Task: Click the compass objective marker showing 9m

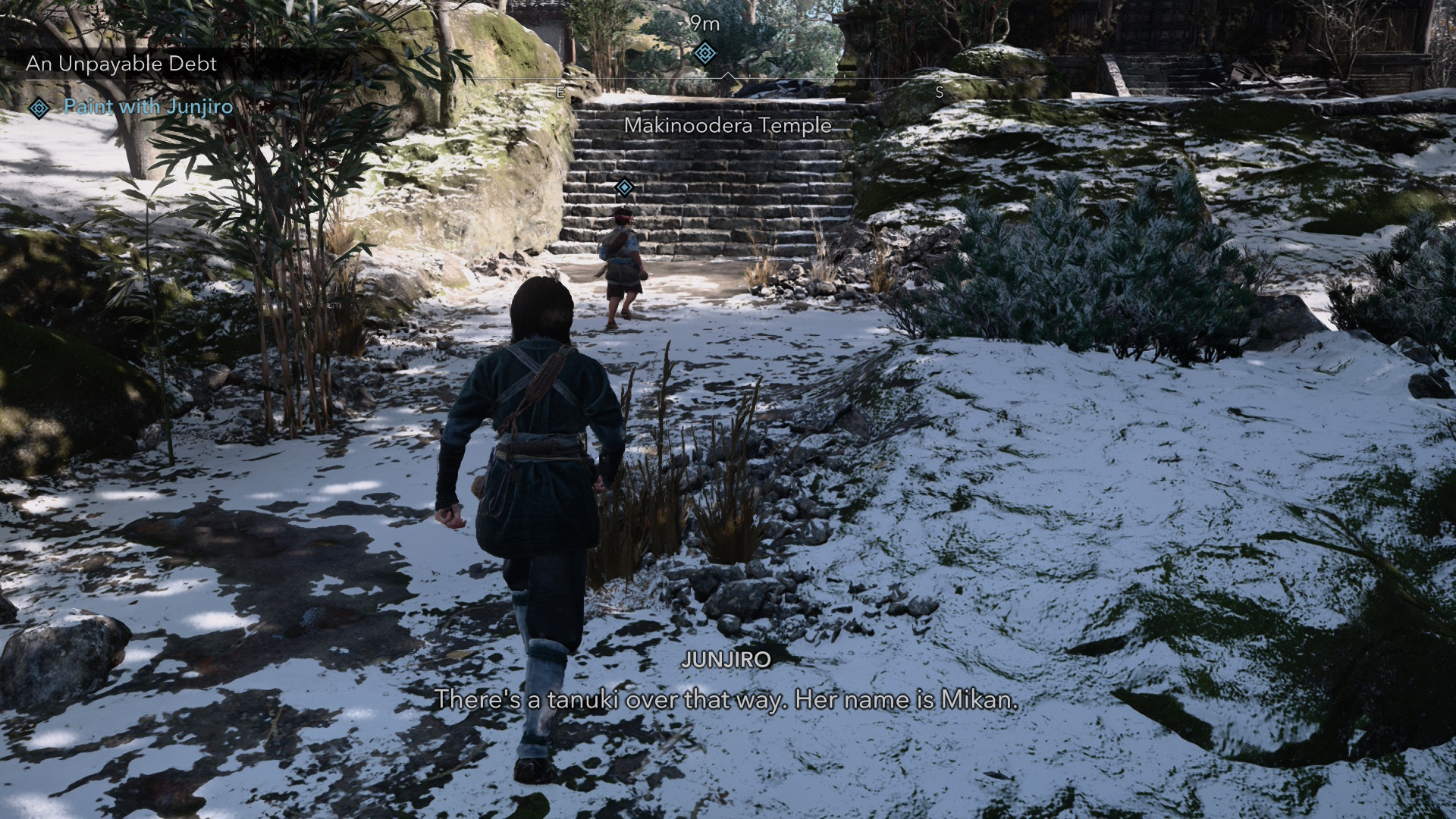Action: coord(705,52)
